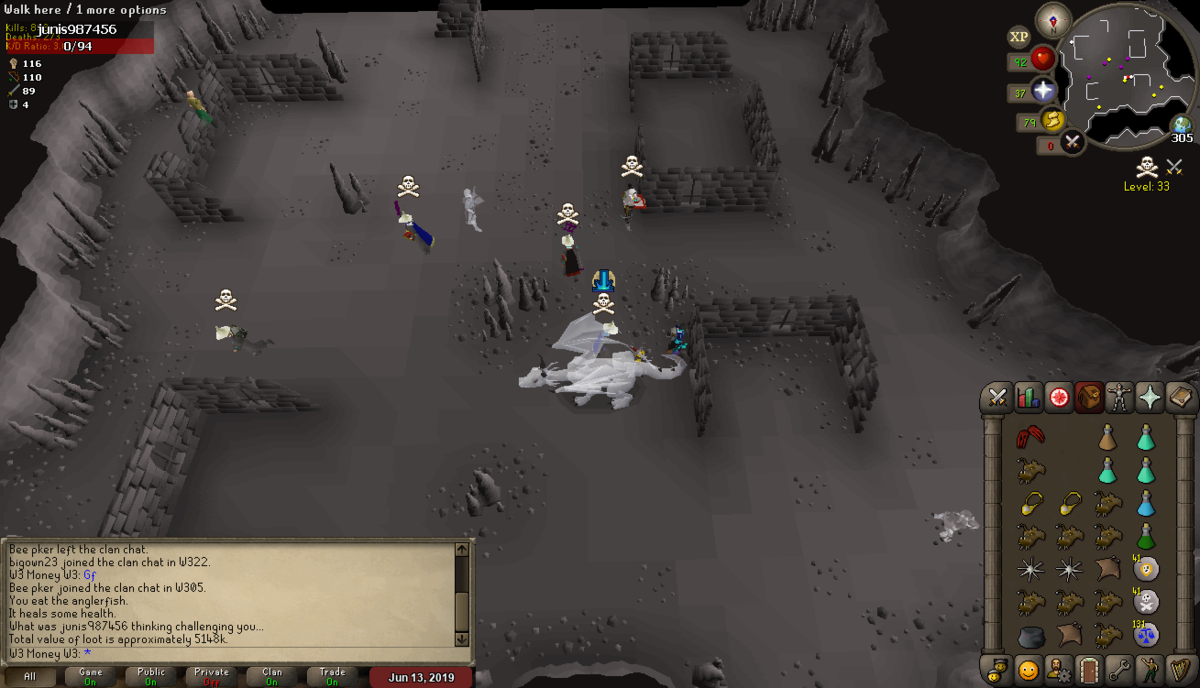Open the world map globe
This screenshot has width=1200, height=688.
click(x=1183, y=126)
